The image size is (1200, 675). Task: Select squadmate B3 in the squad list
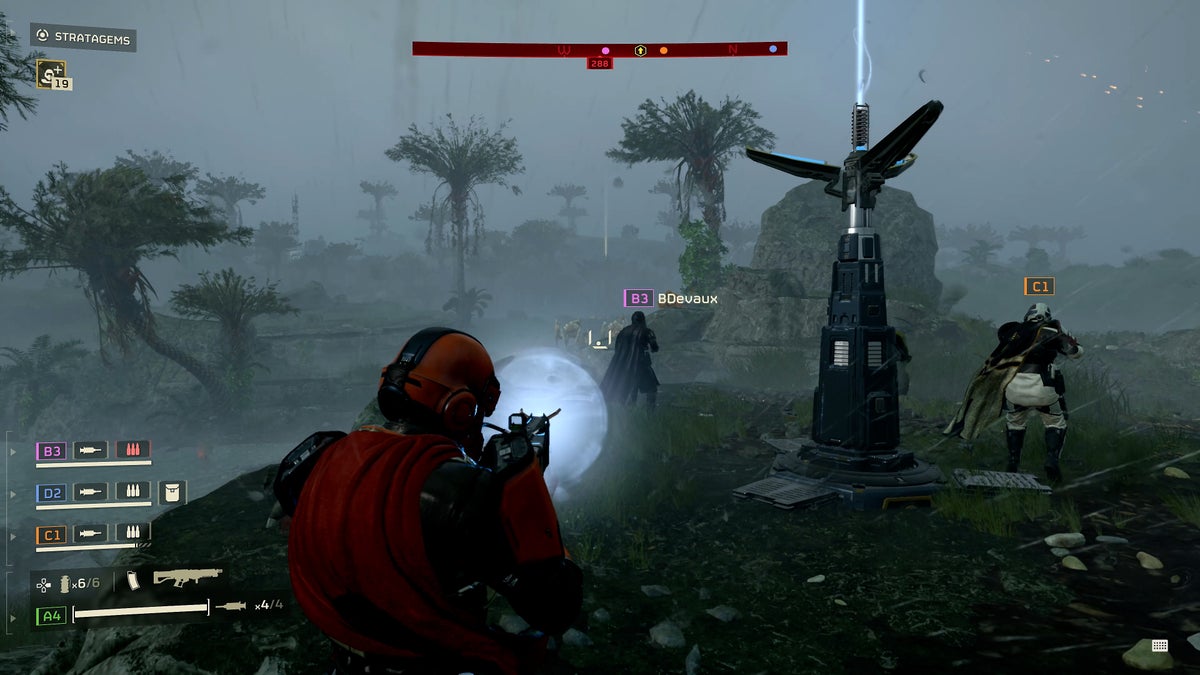tap(51, 451)
